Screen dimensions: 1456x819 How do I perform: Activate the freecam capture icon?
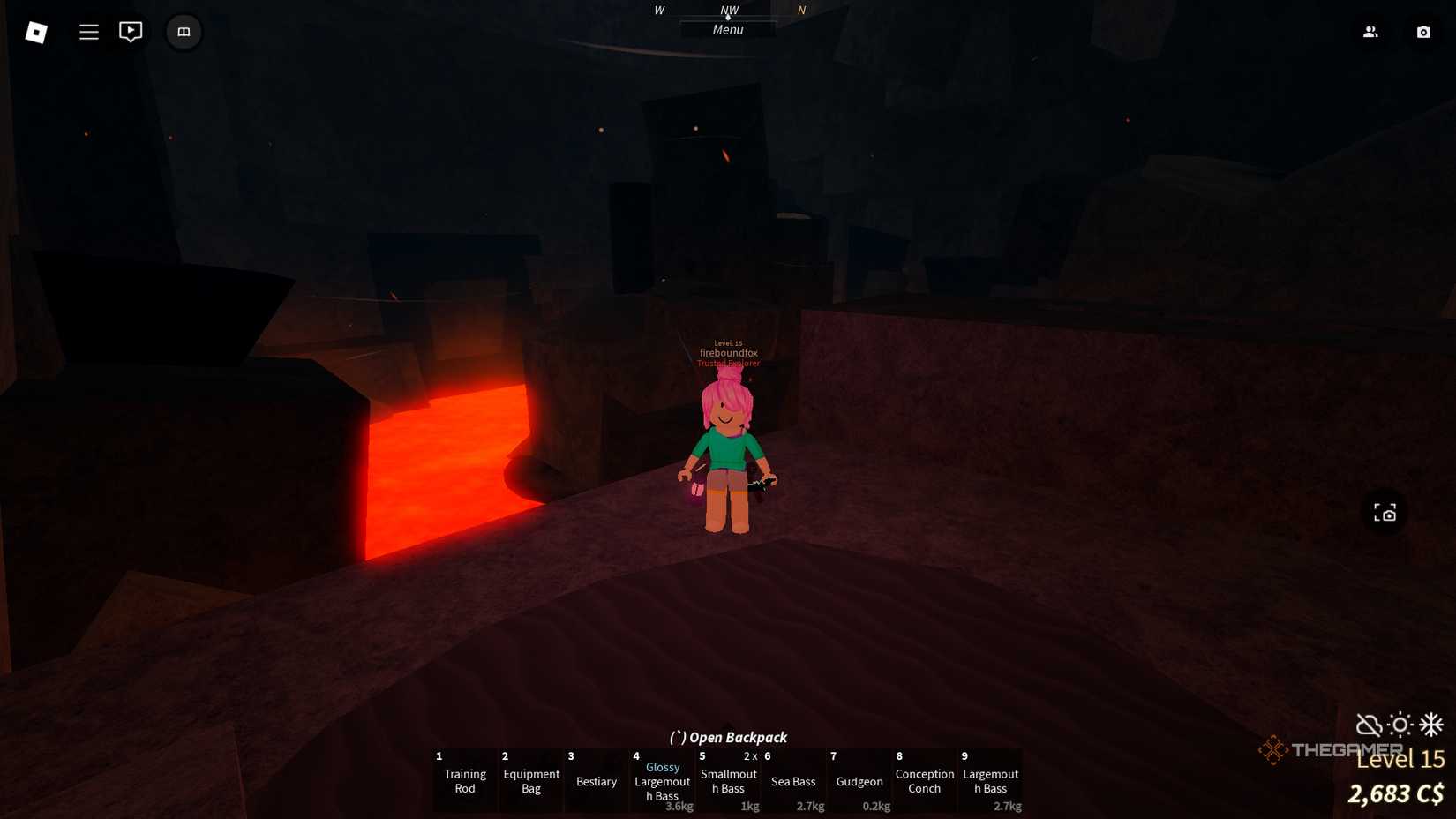pos(1384,512)
